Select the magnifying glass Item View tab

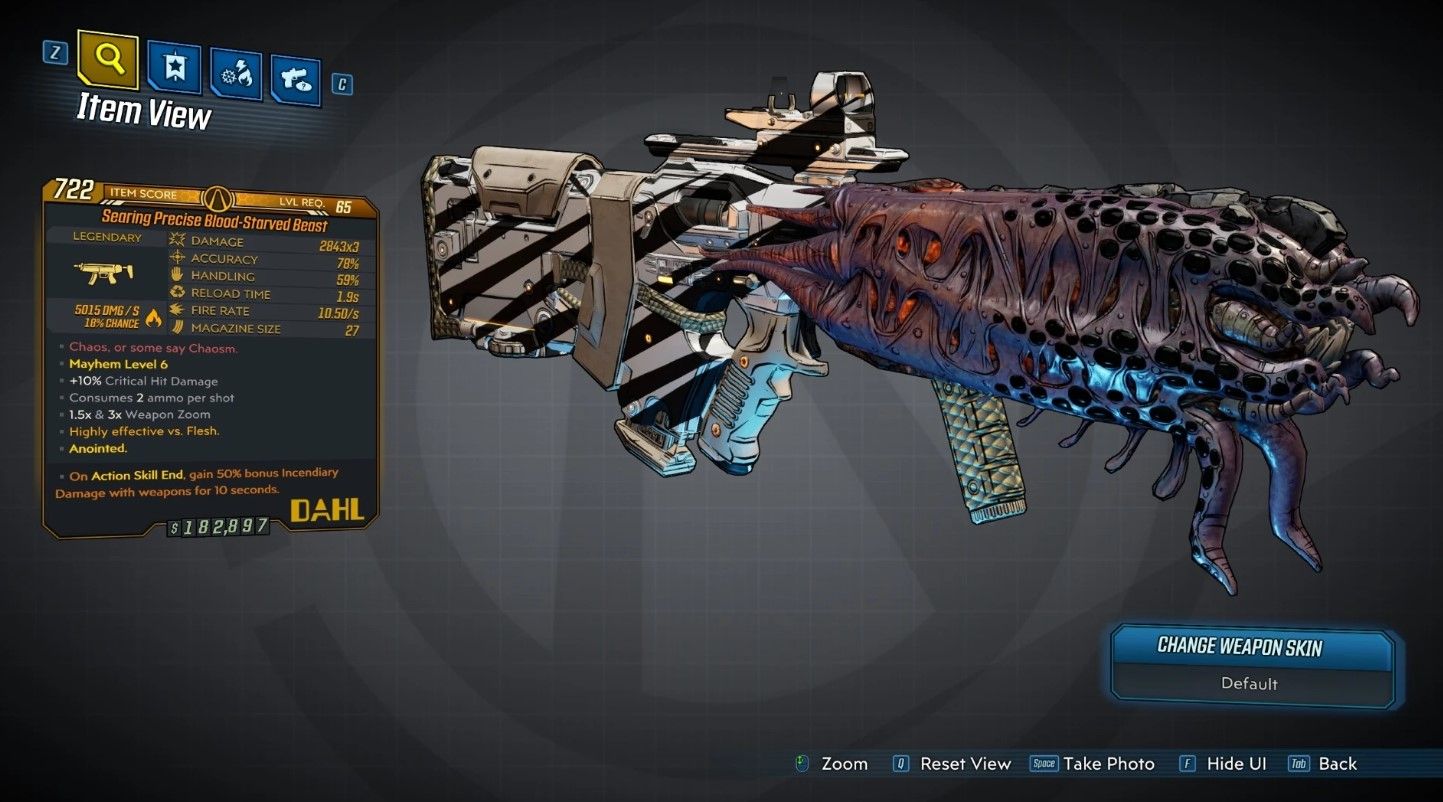(x=110, y=59)
